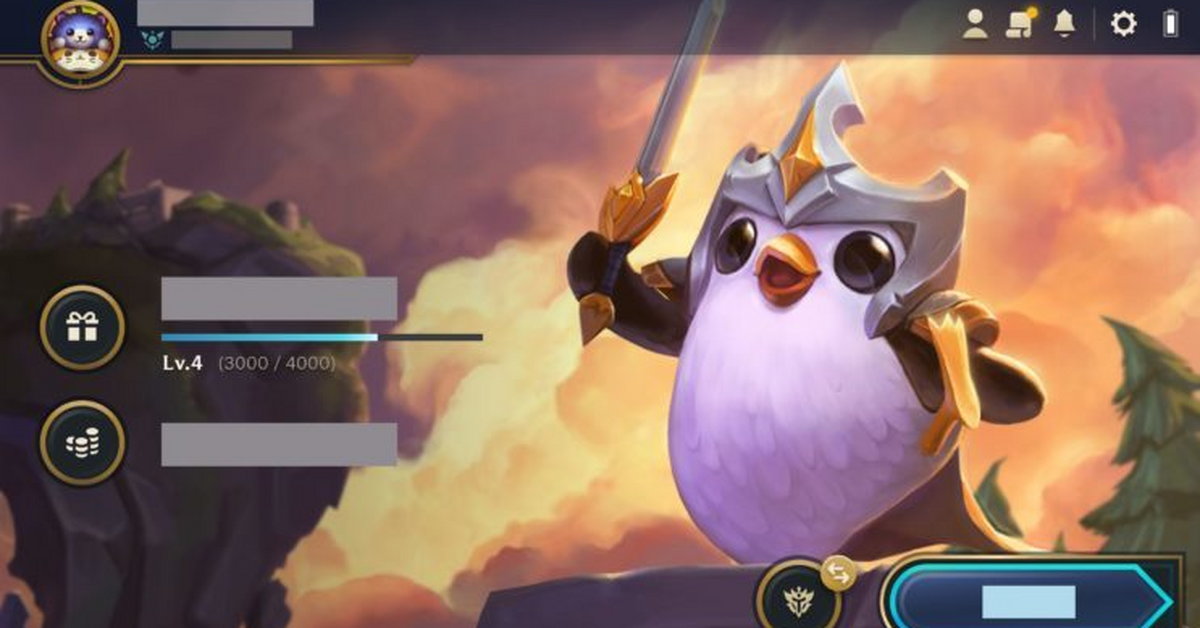1200x628 pixels.
Task: Open the friends list icon
Action: coord(975,24)
